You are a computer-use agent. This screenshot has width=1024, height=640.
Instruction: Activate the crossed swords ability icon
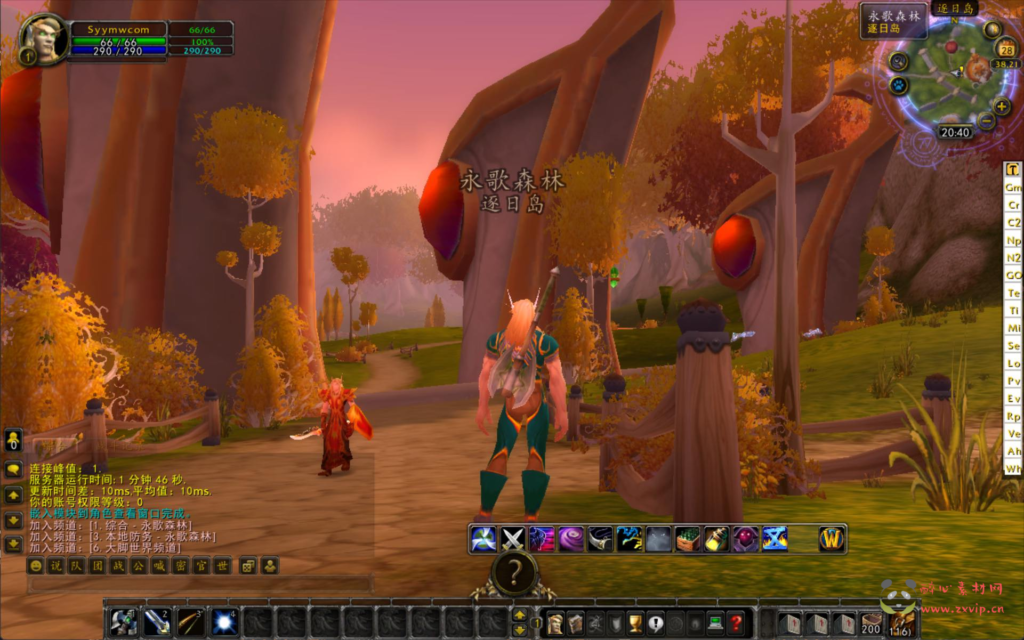click(513, 539)
